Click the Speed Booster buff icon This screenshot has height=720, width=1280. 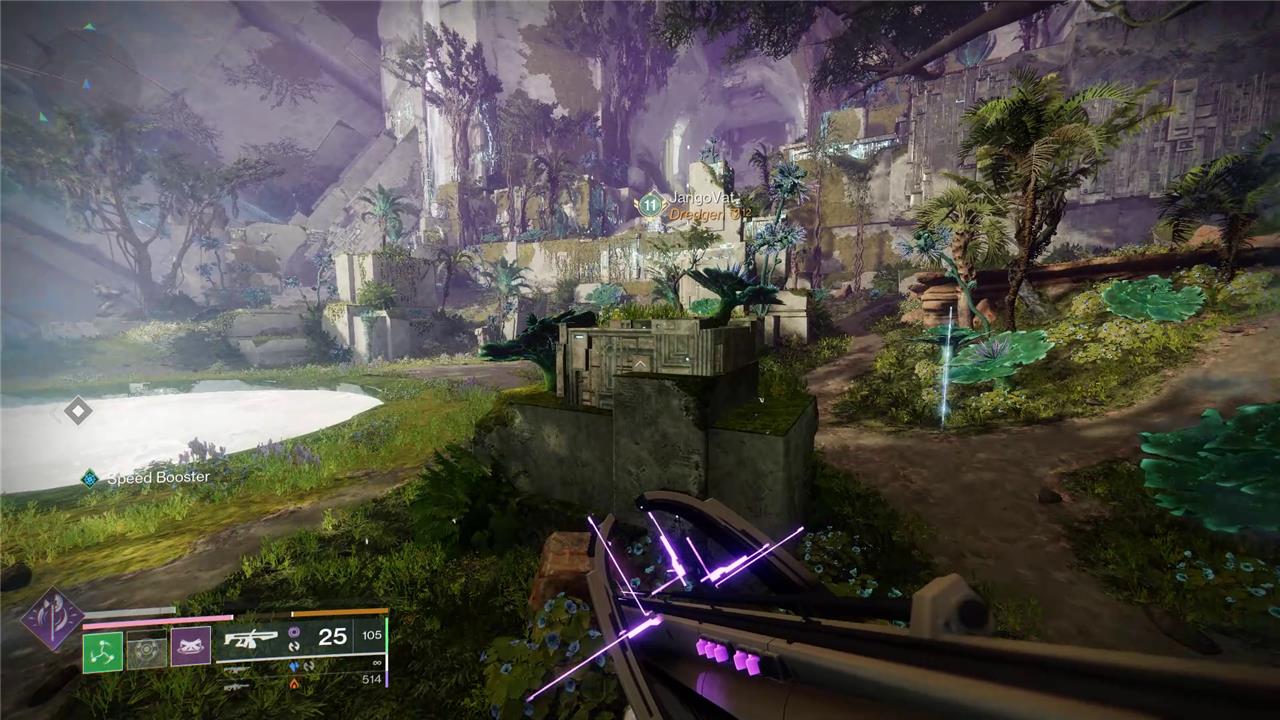tap(90, 479)
